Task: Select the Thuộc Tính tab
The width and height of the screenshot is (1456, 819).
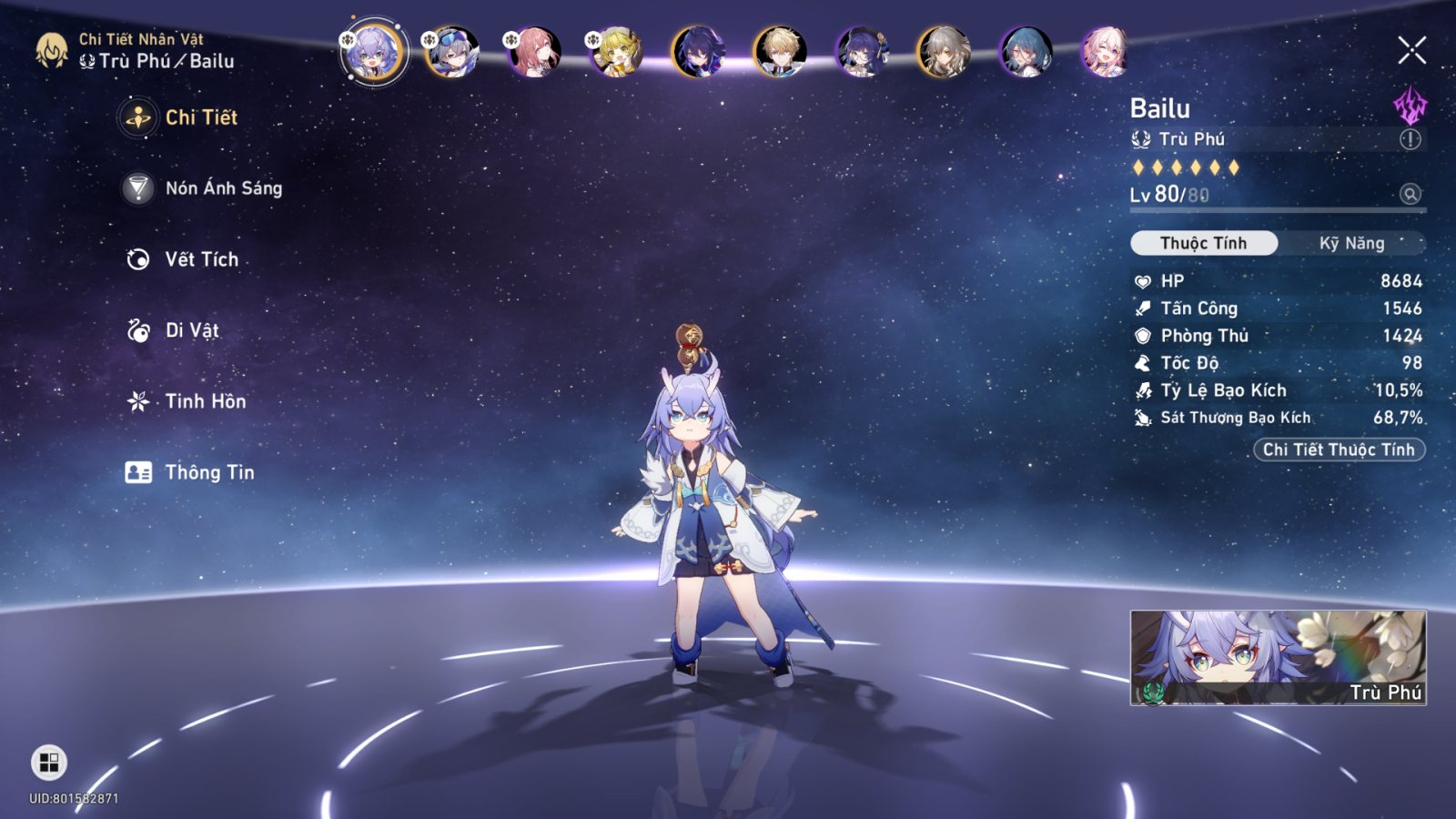Action: tap(1203, 243)
